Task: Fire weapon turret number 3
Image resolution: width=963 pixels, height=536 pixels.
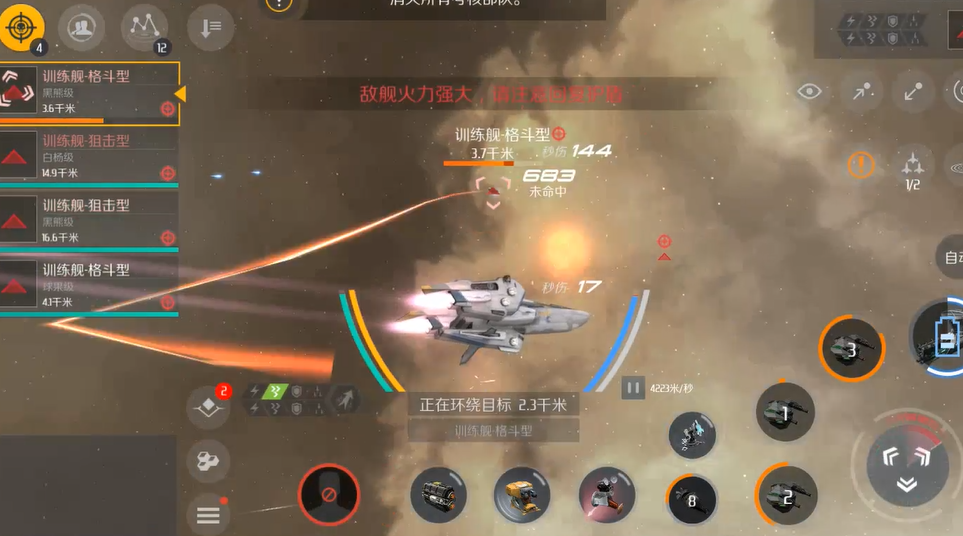Action: pyautogui.click(x=852, y=351)
